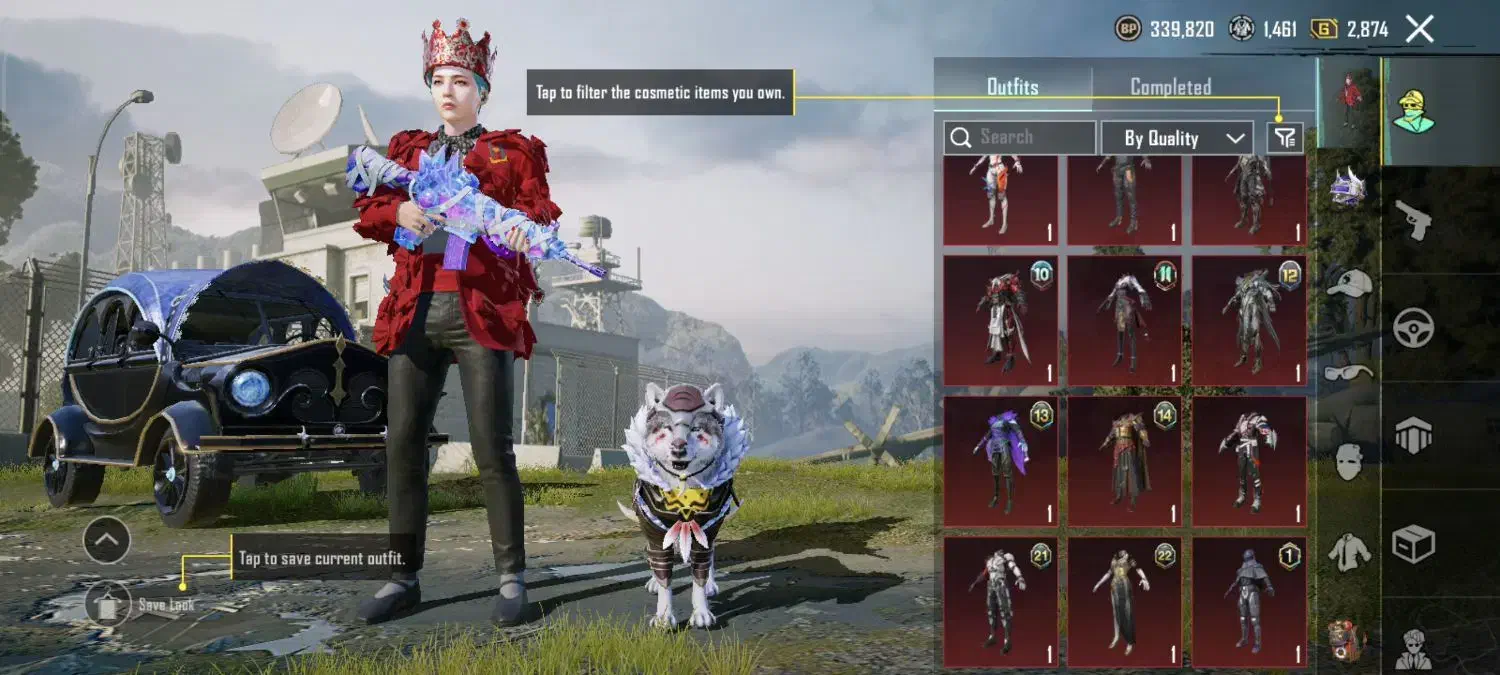Pick the purple outfit with badge 13
The image size is (1500, 675).
point(1000,461)
